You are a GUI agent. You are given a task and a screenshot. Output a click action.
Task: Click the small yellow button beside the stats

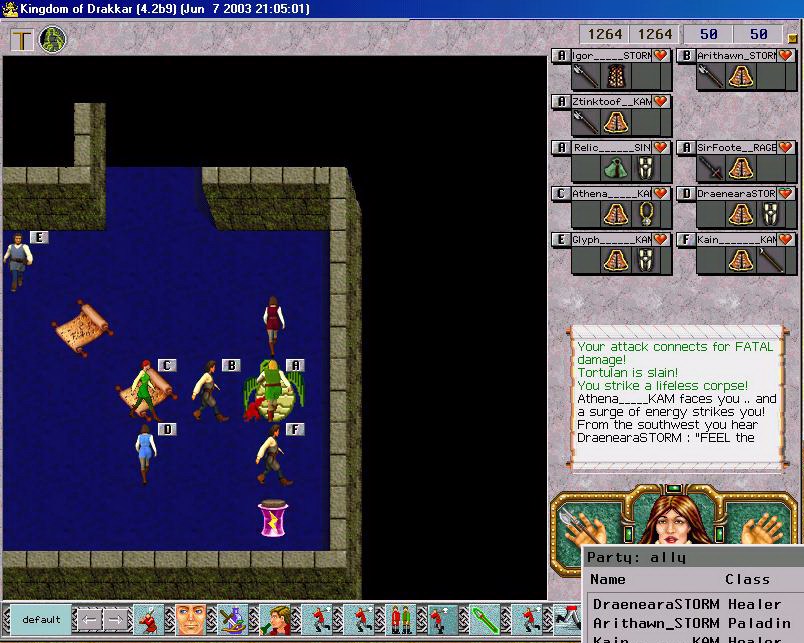point(792,37)
